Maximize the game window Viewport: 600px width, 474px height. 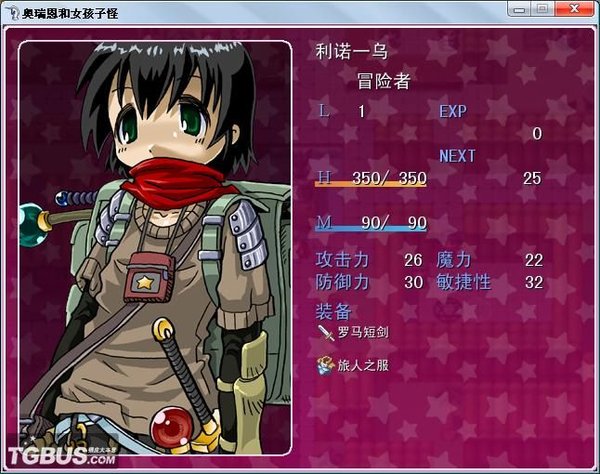tap(543, 8)
